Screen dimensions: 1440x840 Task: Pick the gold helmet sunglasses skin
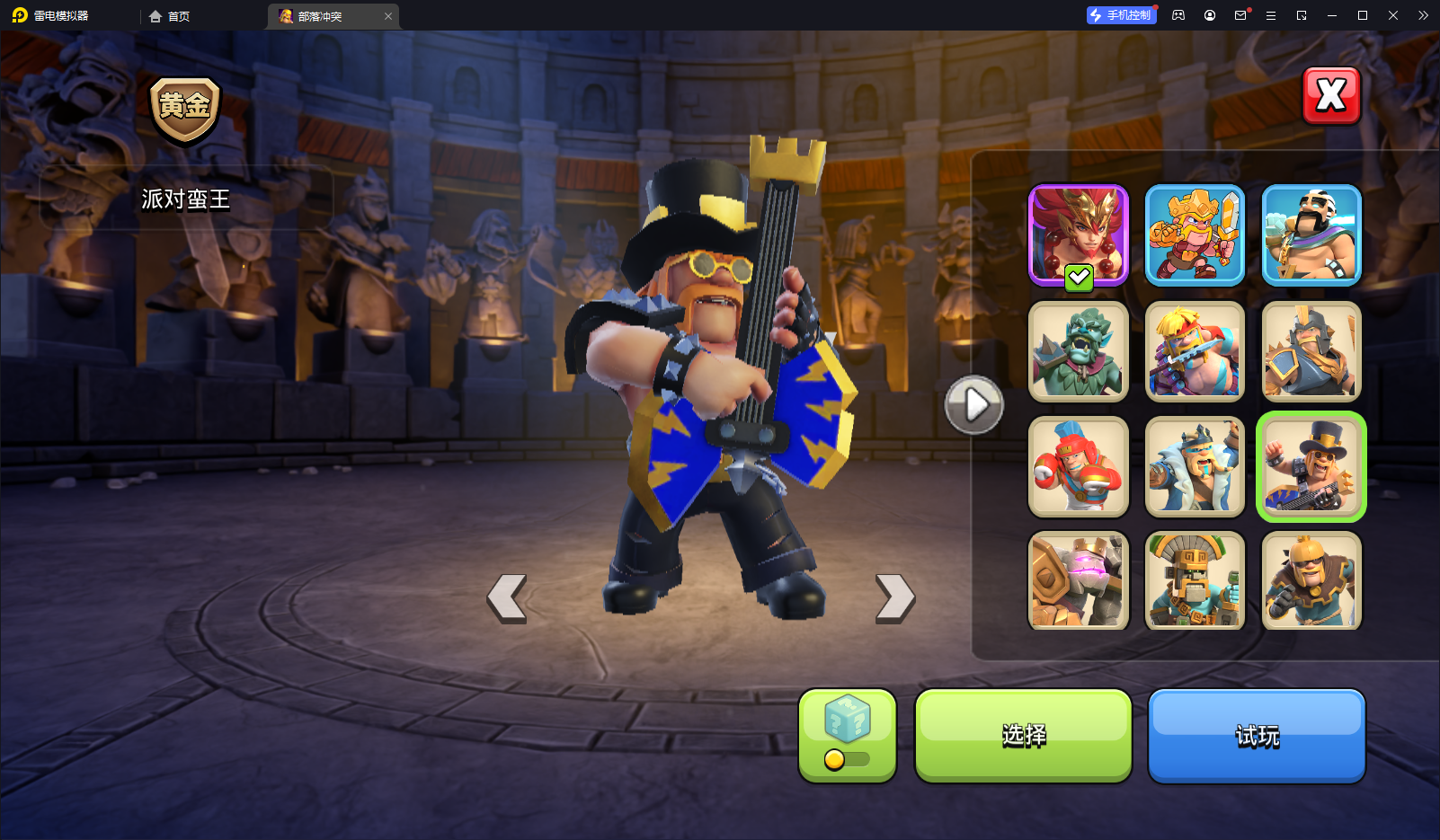click(x=1311, y=580)
